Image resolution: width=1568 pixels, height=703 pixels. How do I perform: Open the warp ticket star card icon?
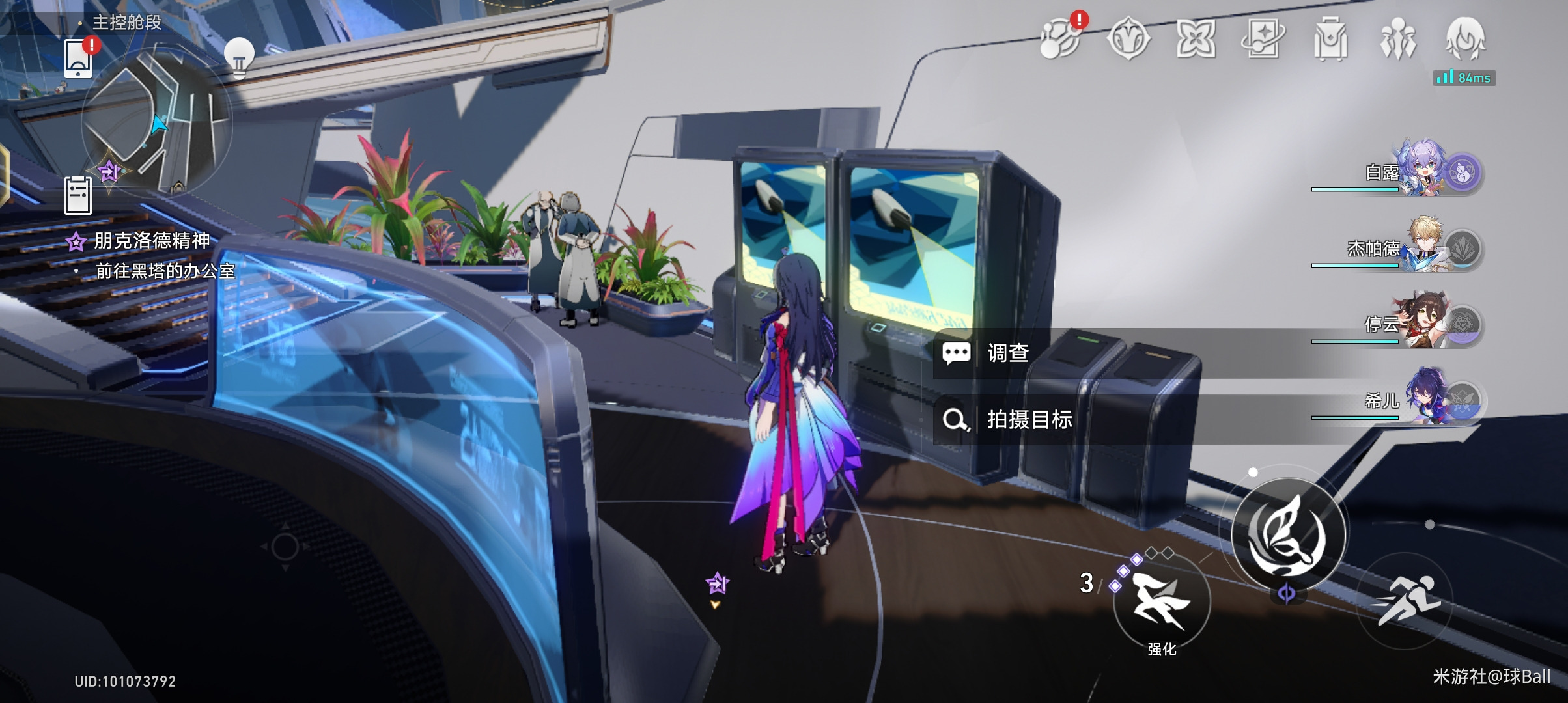(1263, 39)
